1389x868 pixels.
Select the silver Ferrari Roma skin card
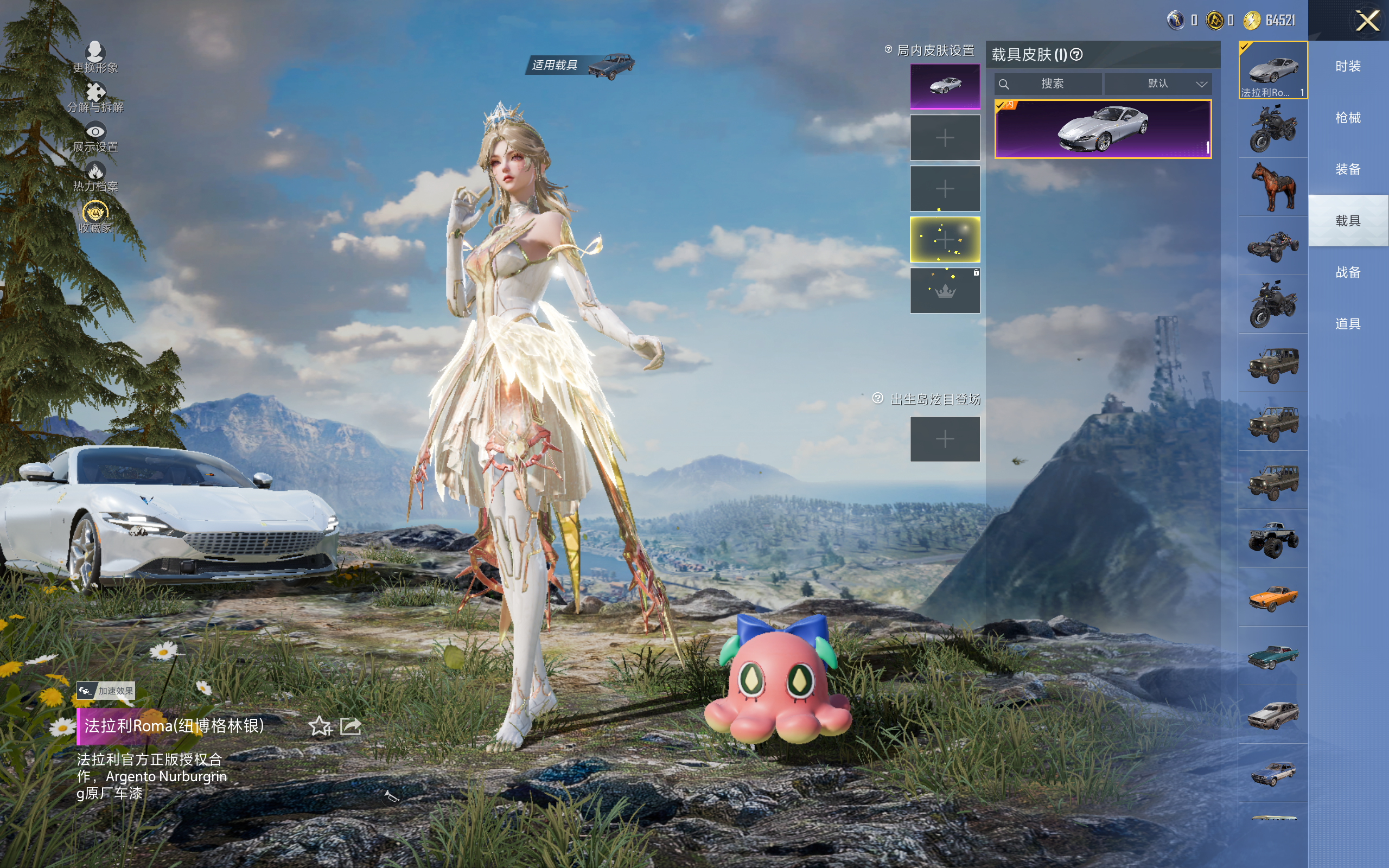1103,129
